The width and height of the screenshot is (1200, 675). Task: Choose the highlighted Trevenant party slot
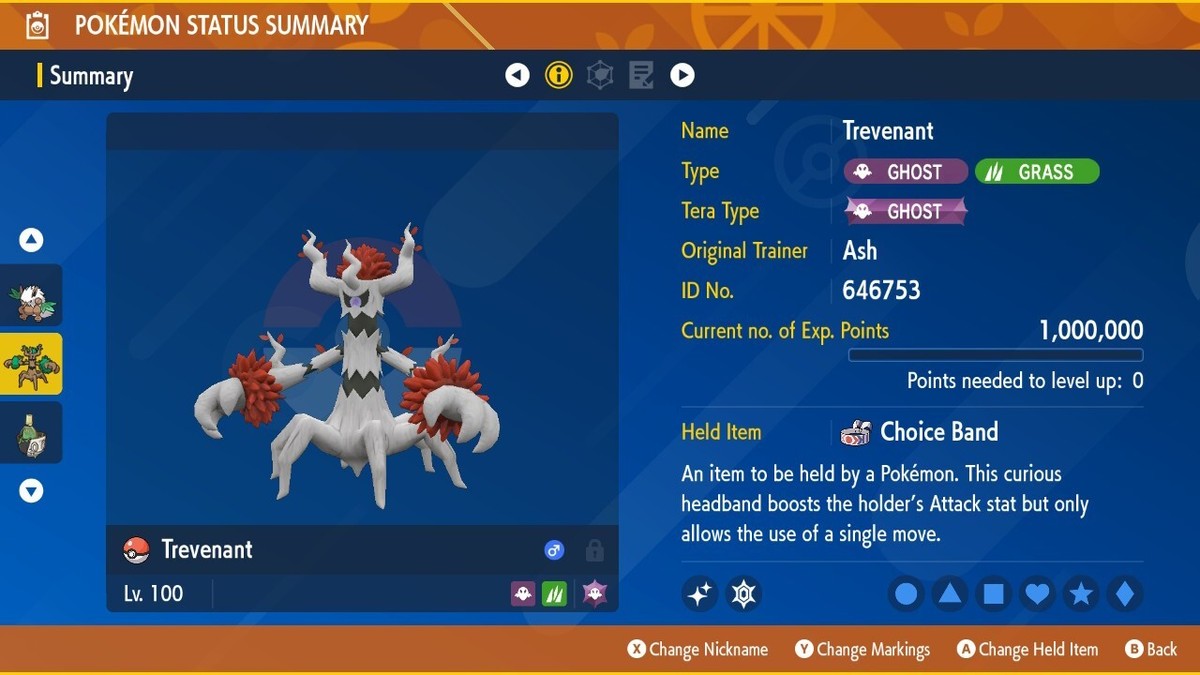pyautogui.click(x=31, y=364)
